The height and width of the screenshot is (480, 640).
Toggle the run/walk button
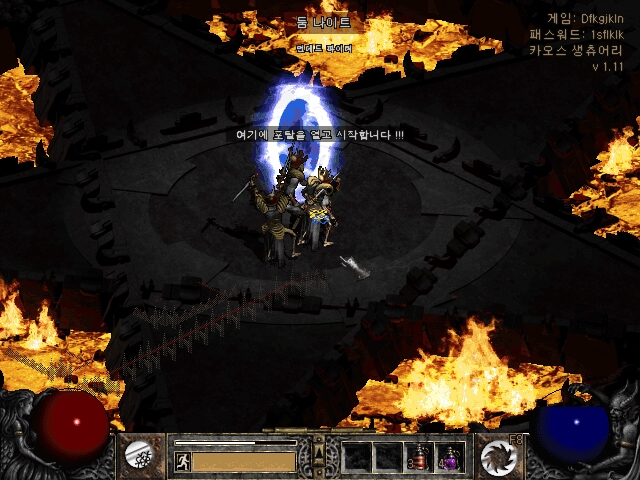182,462
